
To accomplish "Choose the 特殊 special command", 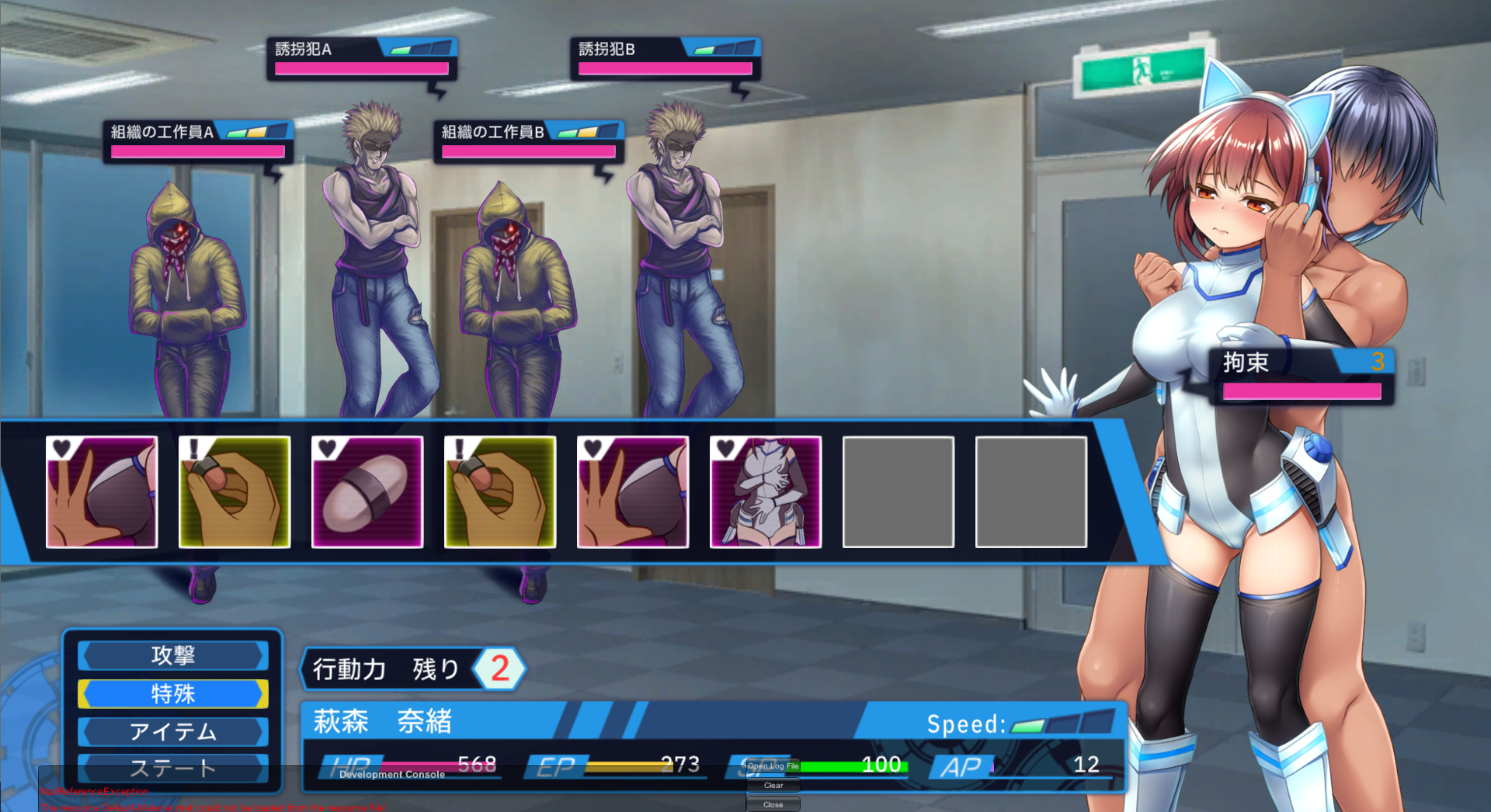I will click(172, 694).
